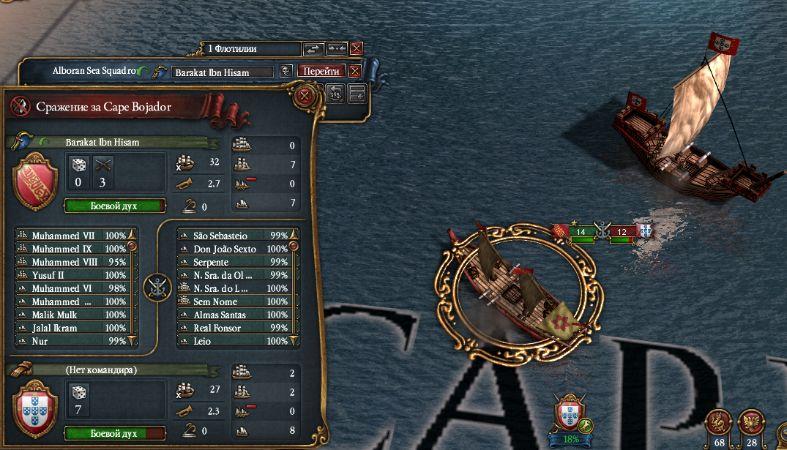
Task: Close the 1 Флотилии selection panel
Action: [357, 48]
